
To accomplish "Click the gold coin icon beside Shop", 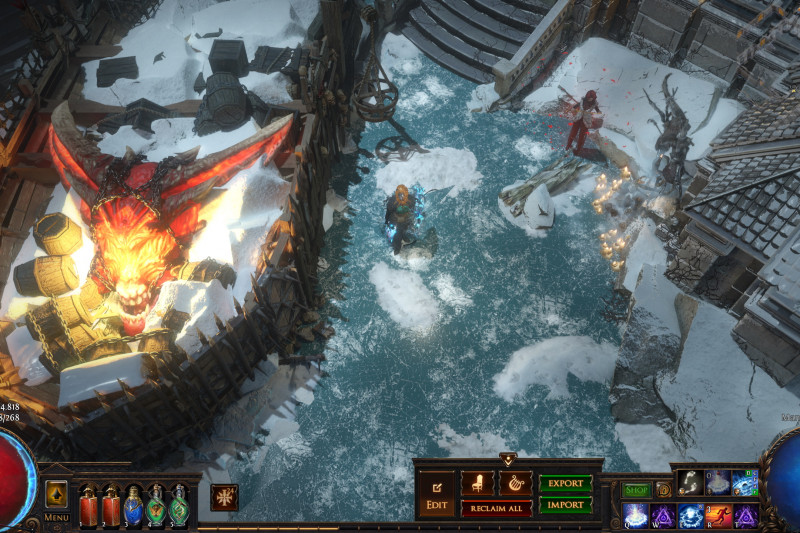I will click(x=663, y=490).
